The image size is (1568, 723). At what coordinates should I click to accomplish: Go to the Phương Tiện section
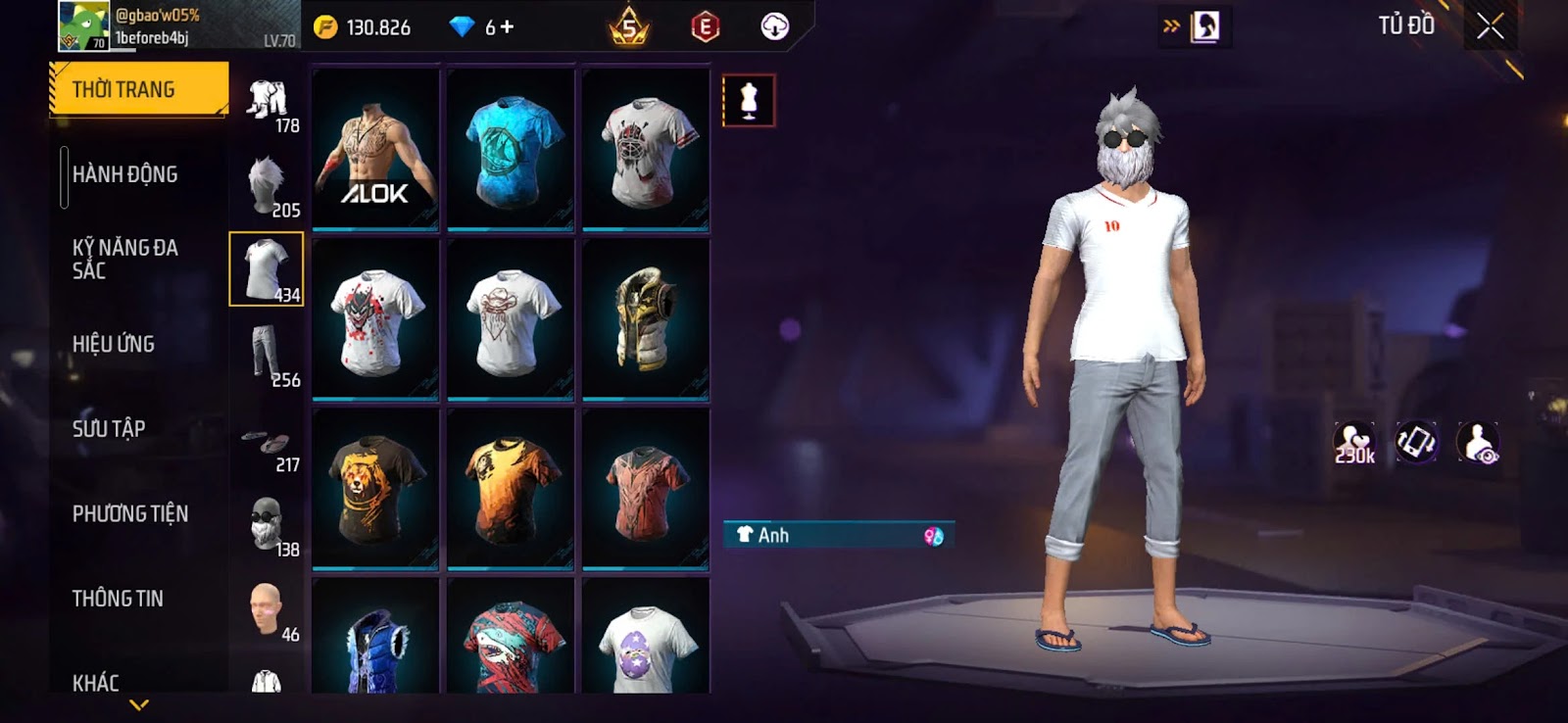pyautogui.click(x=129, y=513)
